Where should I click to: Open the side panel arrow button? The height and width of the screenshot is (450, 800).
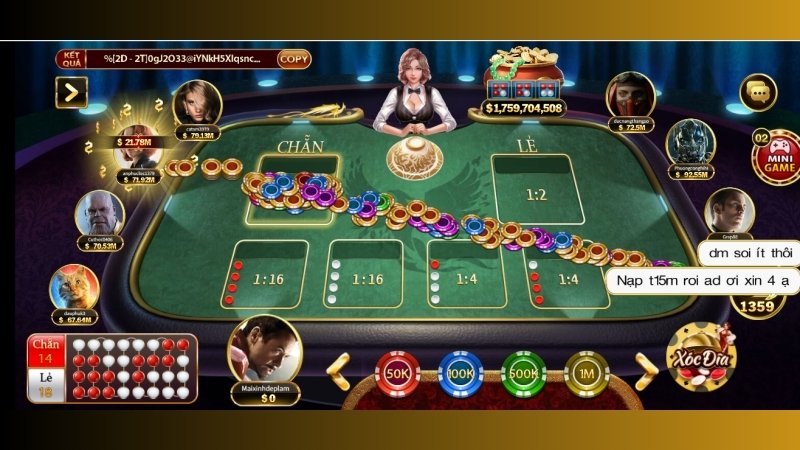71,93
